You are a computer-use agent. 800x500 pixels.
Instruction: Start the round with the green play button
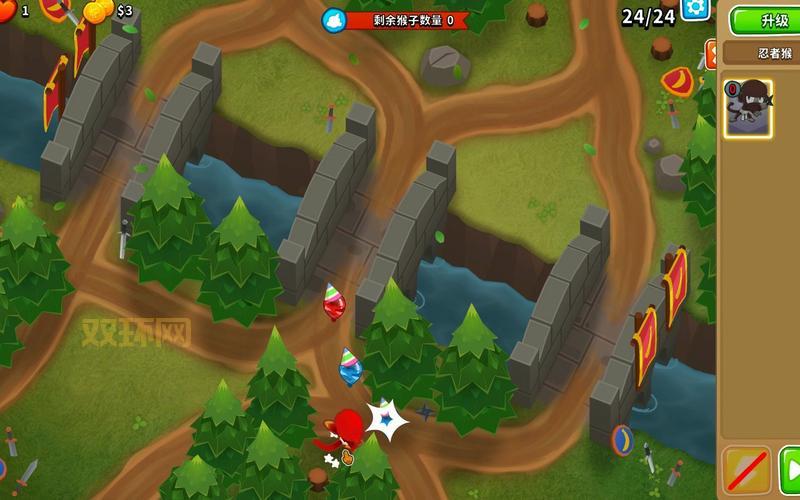pyautogui.click(x=790, y=471)
